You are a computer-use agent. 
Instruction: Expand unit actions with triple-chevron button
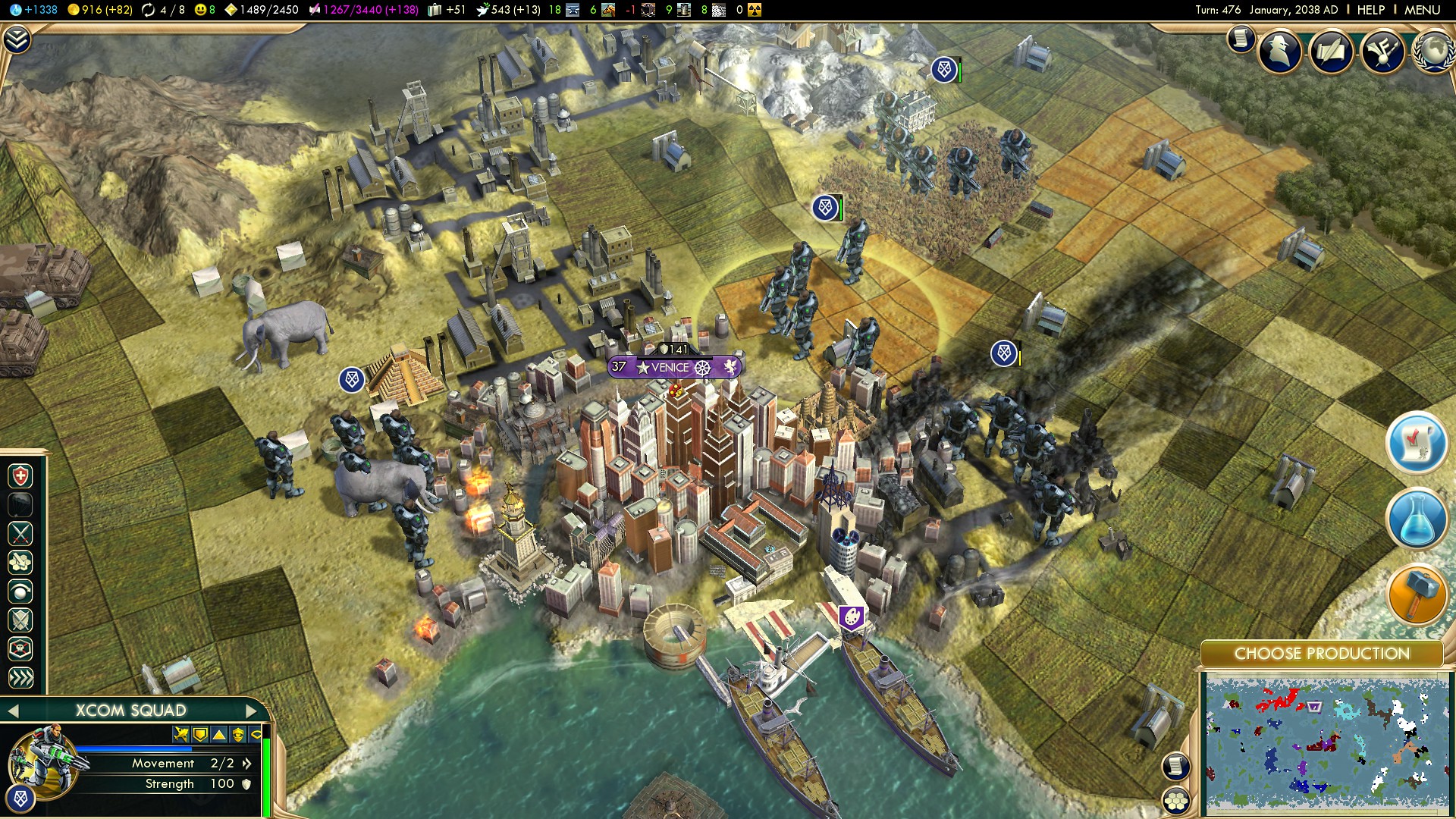tap(20, 677)
